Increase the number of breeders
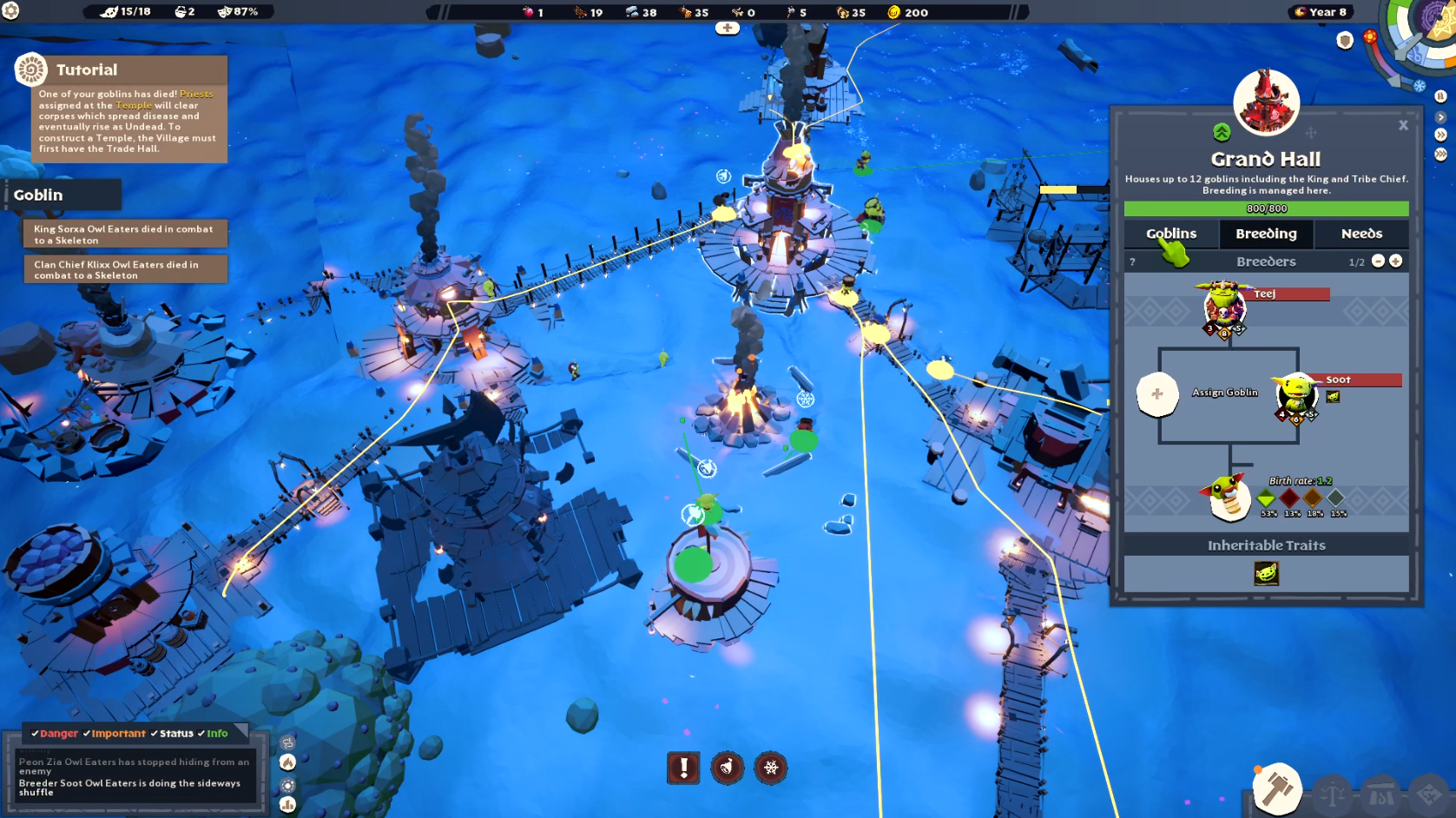 coord(1395,261)
